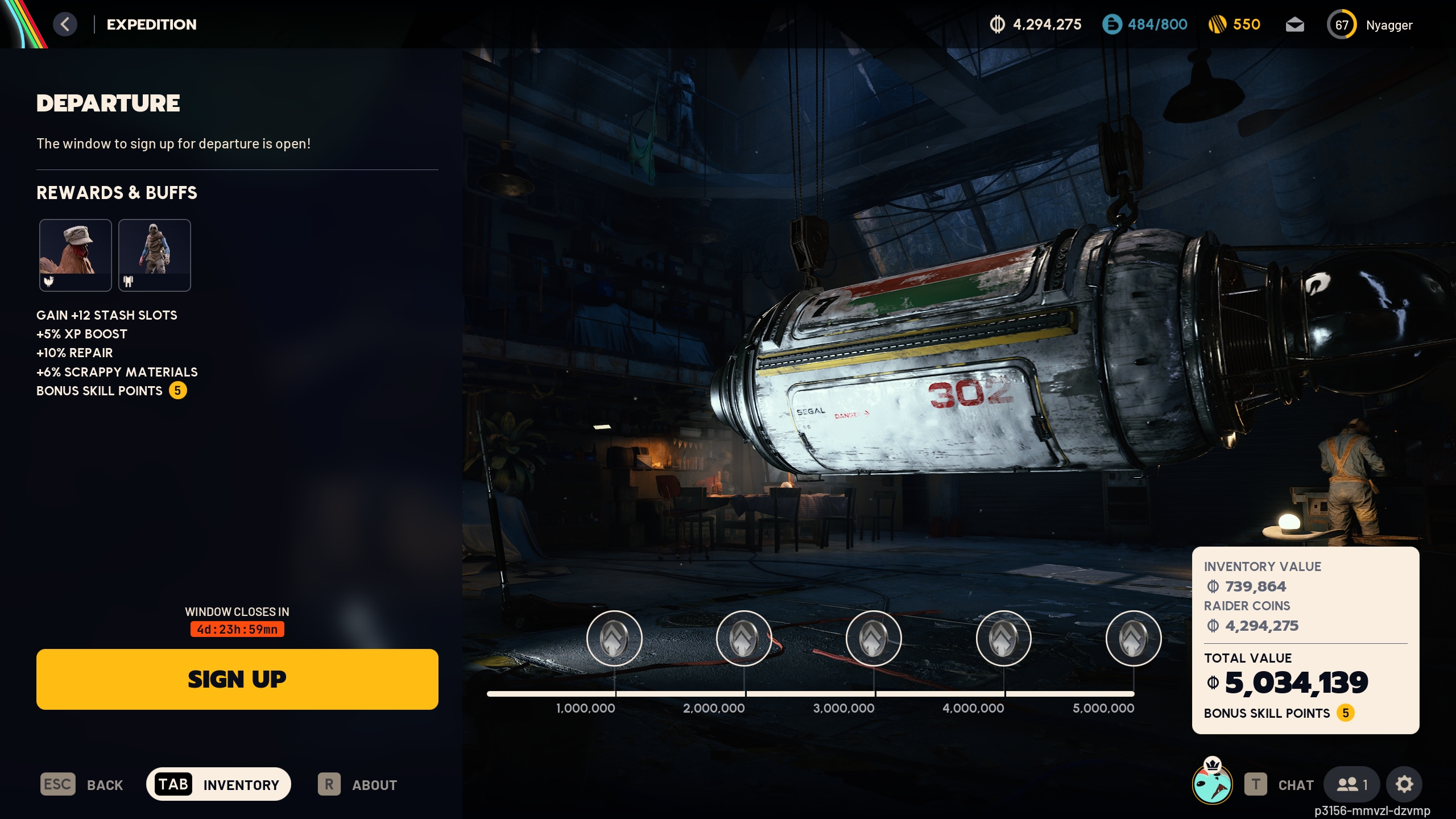Go back using the top-left arrow
The image size is (1456, 819).
tap(65, 24)
